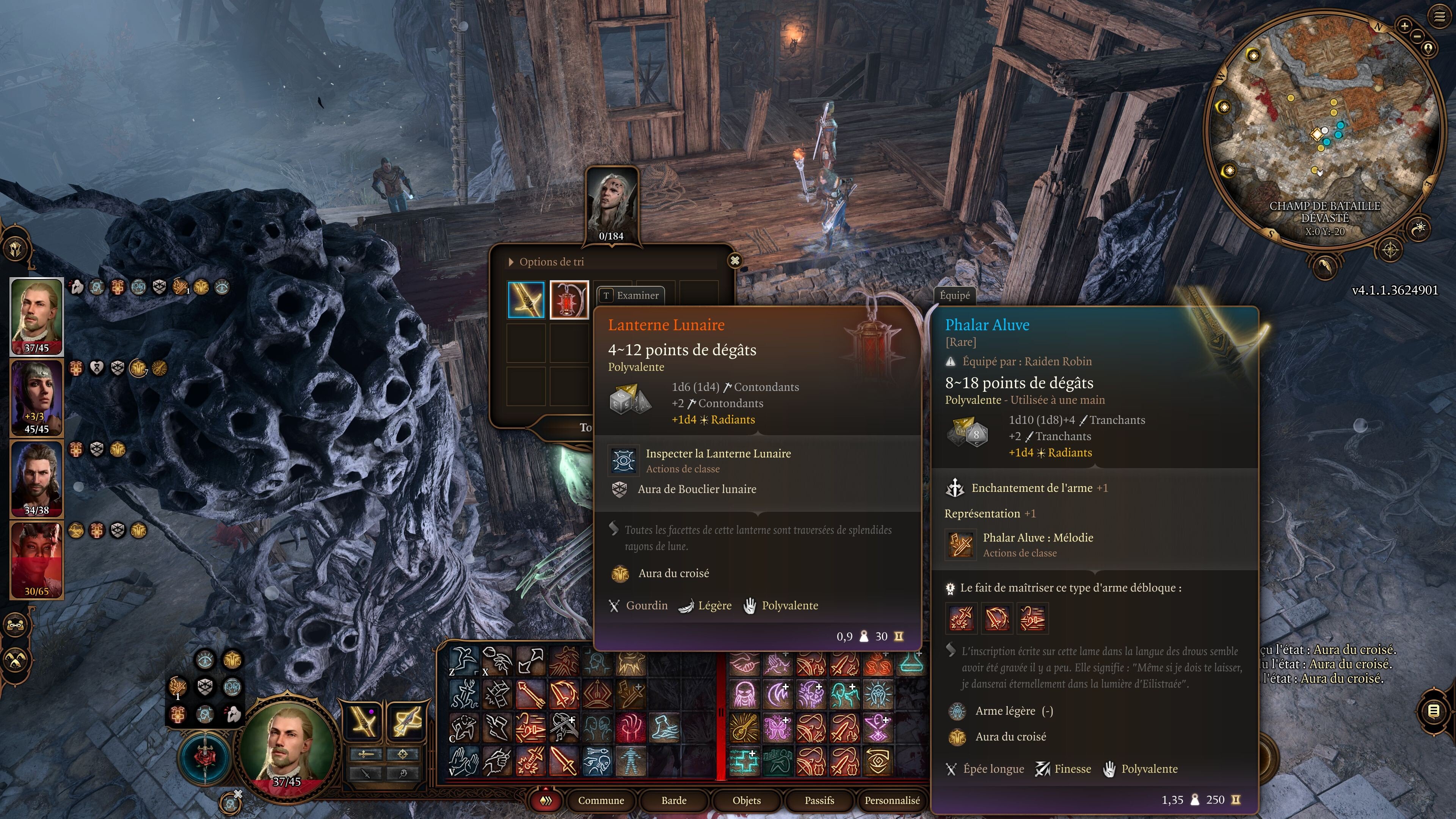Cast the pink butterfly spell

tap(777, 728)
